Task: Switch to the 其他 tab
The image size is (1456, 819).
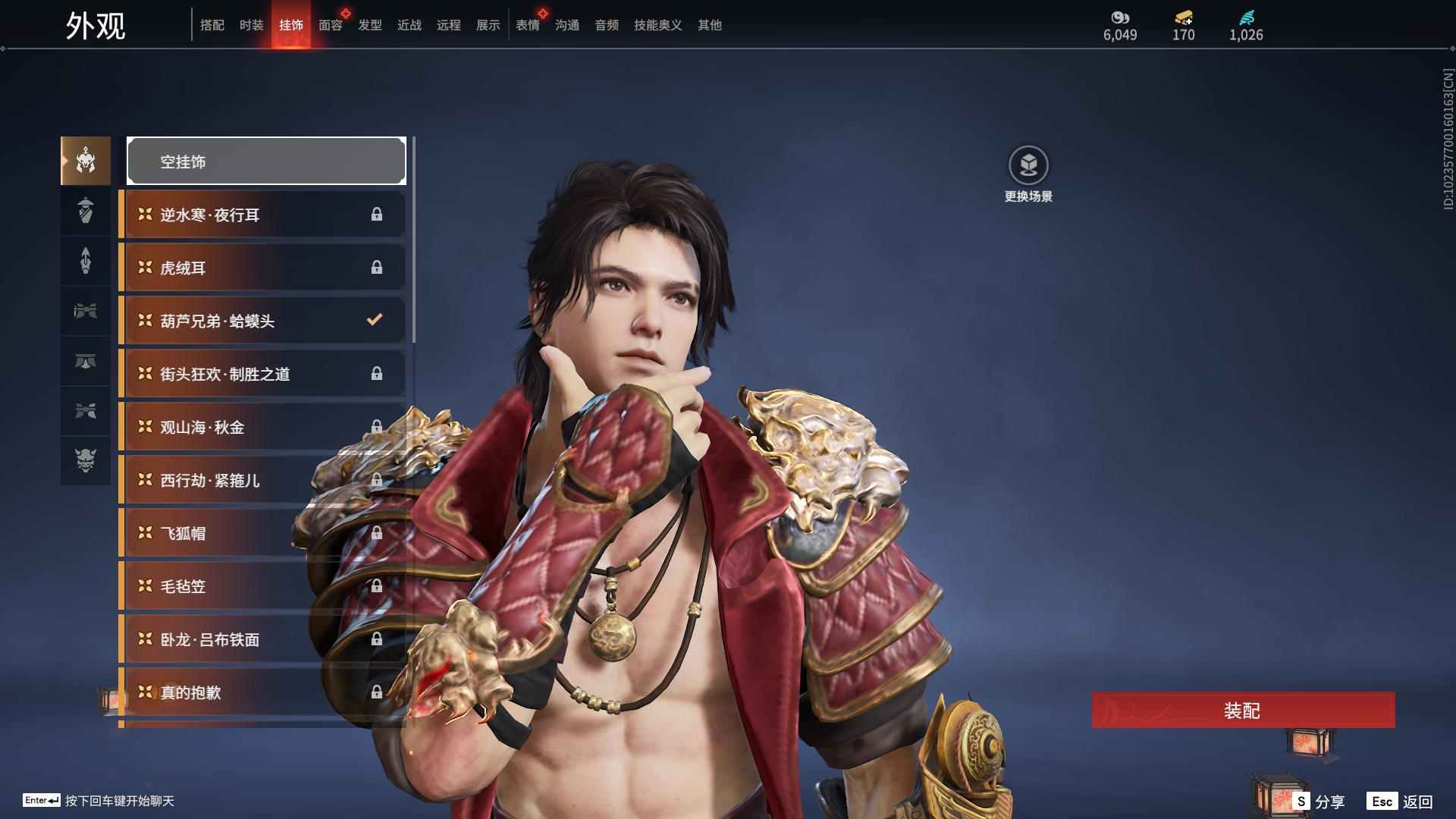Action: pyautogui.click(x=709, y=25)
